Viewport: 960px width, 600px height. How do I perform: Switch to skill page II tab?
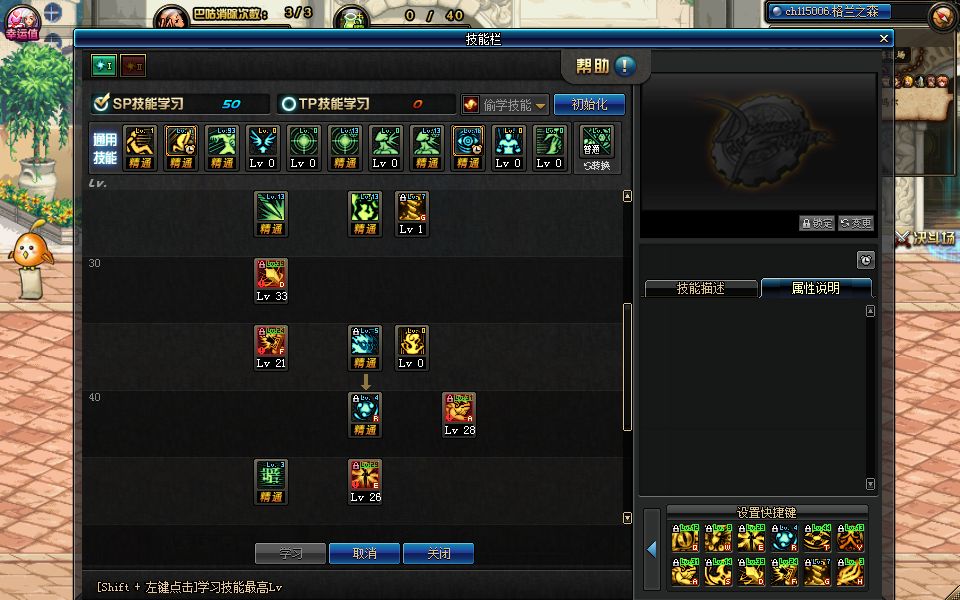(x=133, y=65)
